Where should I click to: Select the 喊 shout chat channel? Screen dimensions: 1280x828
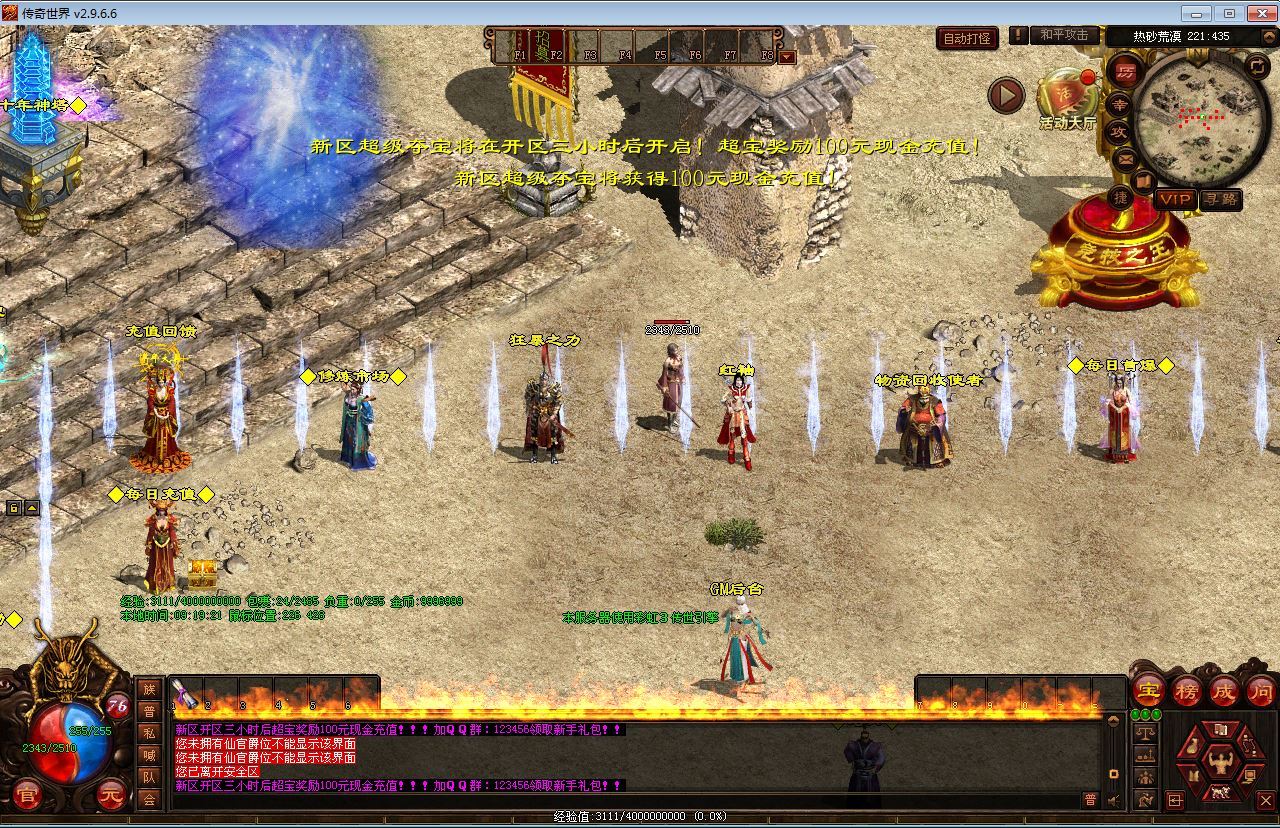click(149, 755)
